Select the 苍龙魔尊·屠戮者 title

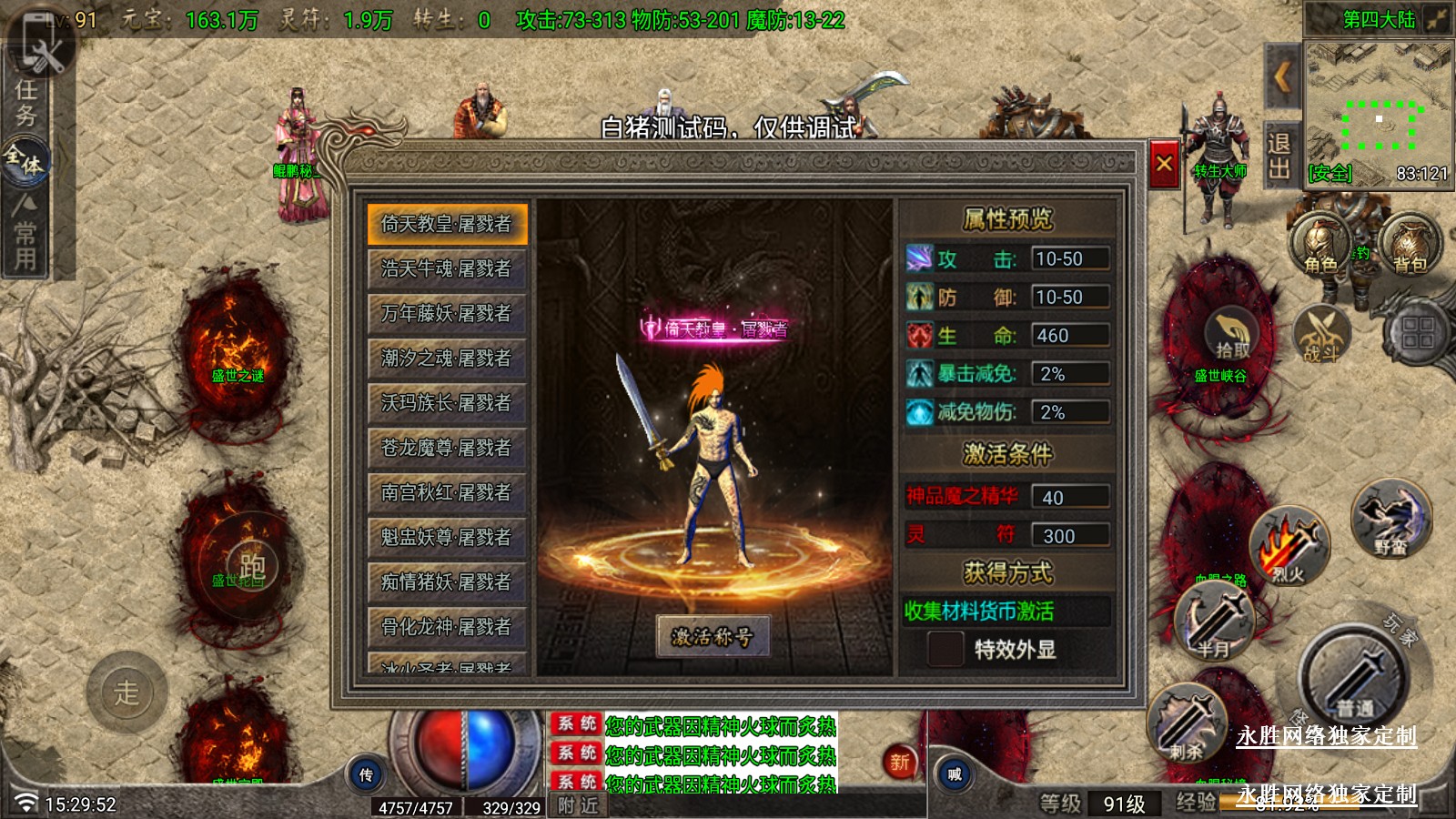447,447
